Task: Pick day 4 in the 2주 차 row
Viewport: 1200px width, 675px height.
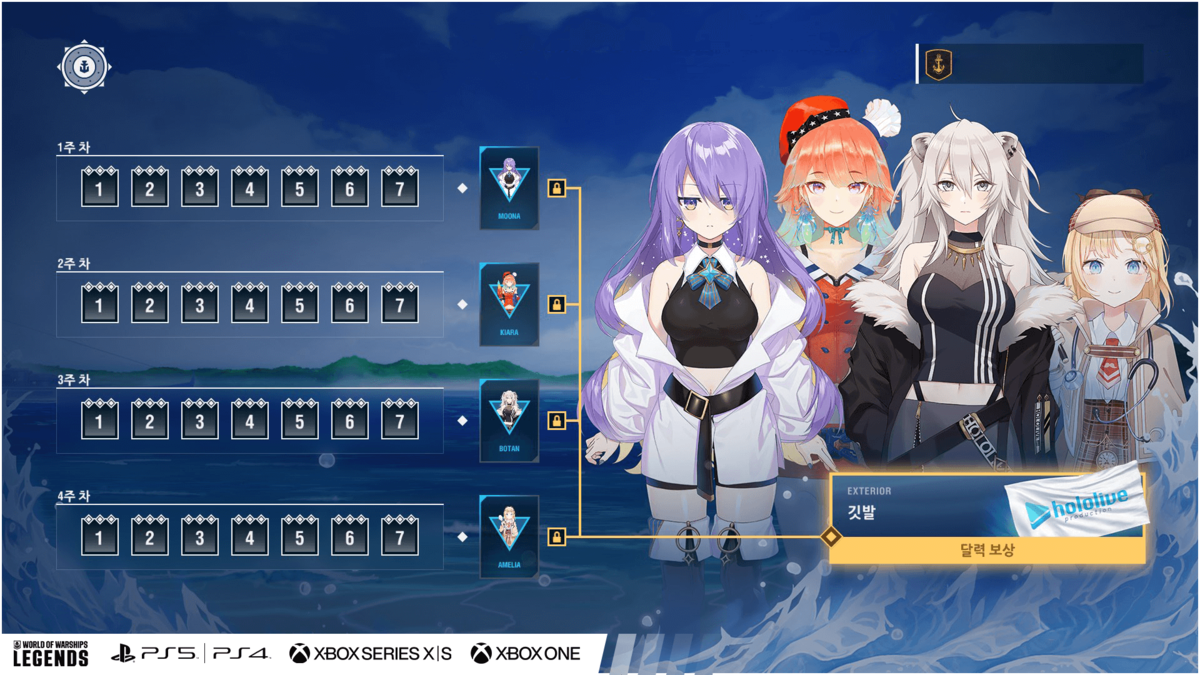Action: pos(250,304)
